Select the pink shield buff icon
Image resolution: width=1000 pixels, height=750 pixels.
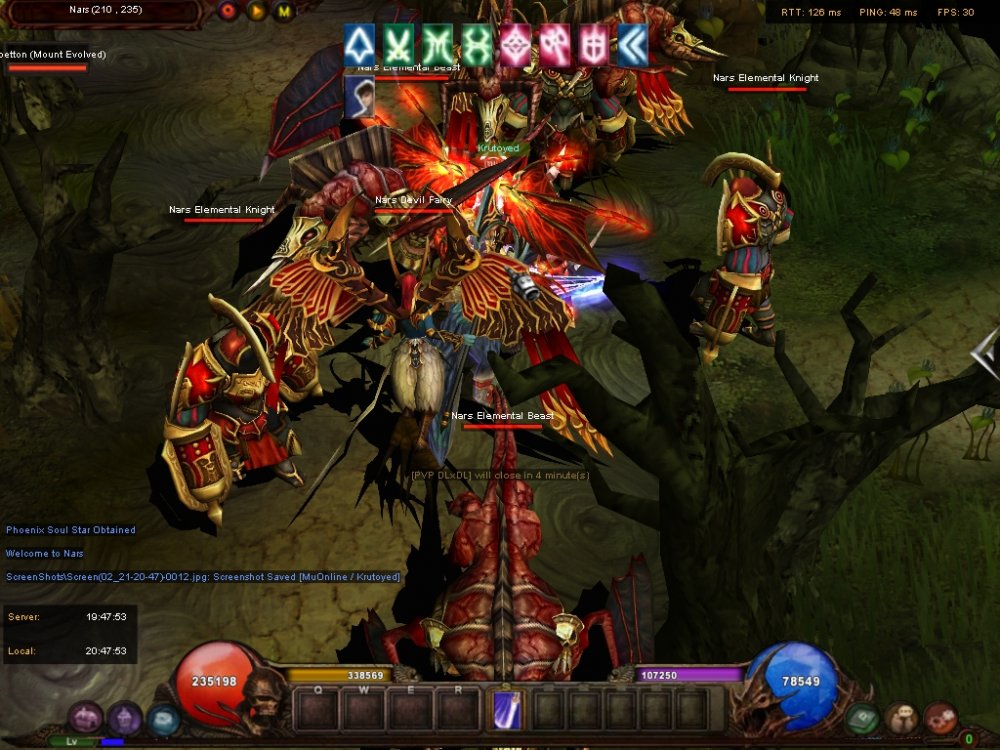pos(593,45)
